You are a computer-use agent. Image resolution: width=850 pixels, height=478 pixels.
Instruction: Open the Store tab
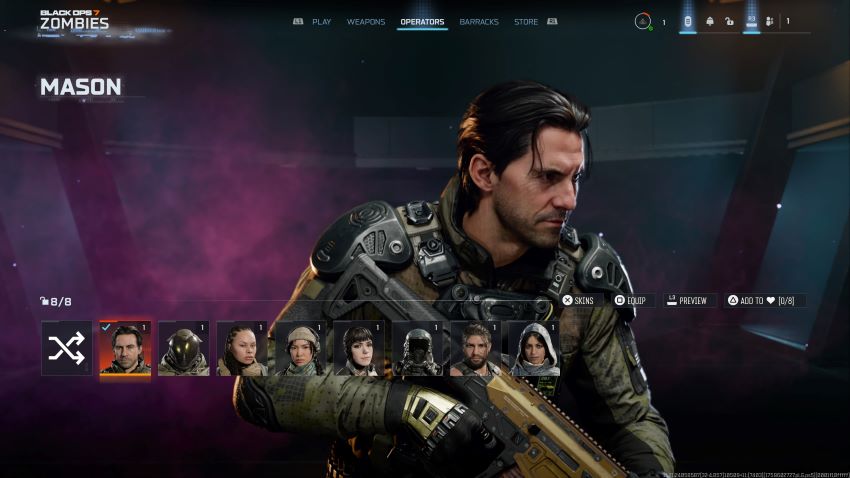(x=526, y=21)
